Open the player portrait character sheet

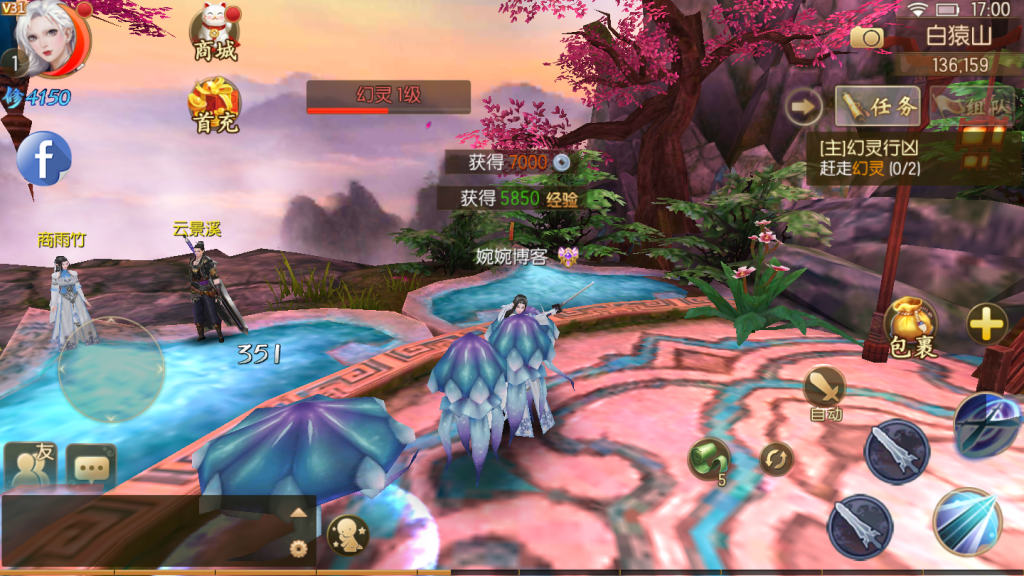coord(52,38)
